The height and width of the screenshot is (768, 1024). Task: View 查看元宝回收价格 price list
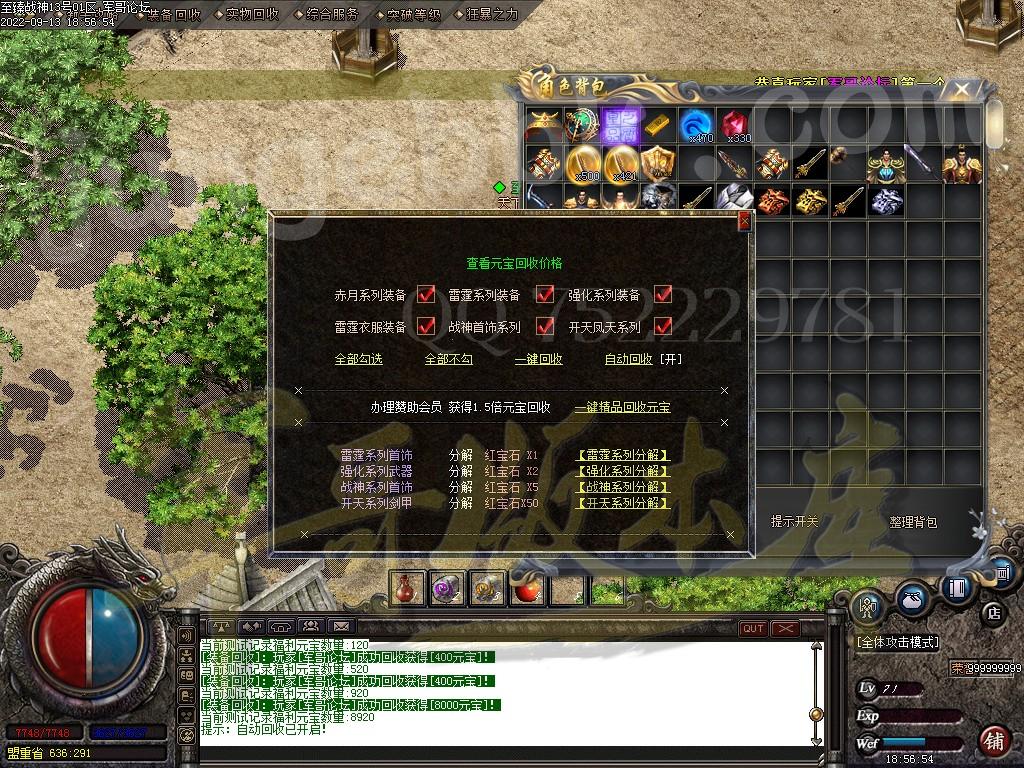point(514,264)
